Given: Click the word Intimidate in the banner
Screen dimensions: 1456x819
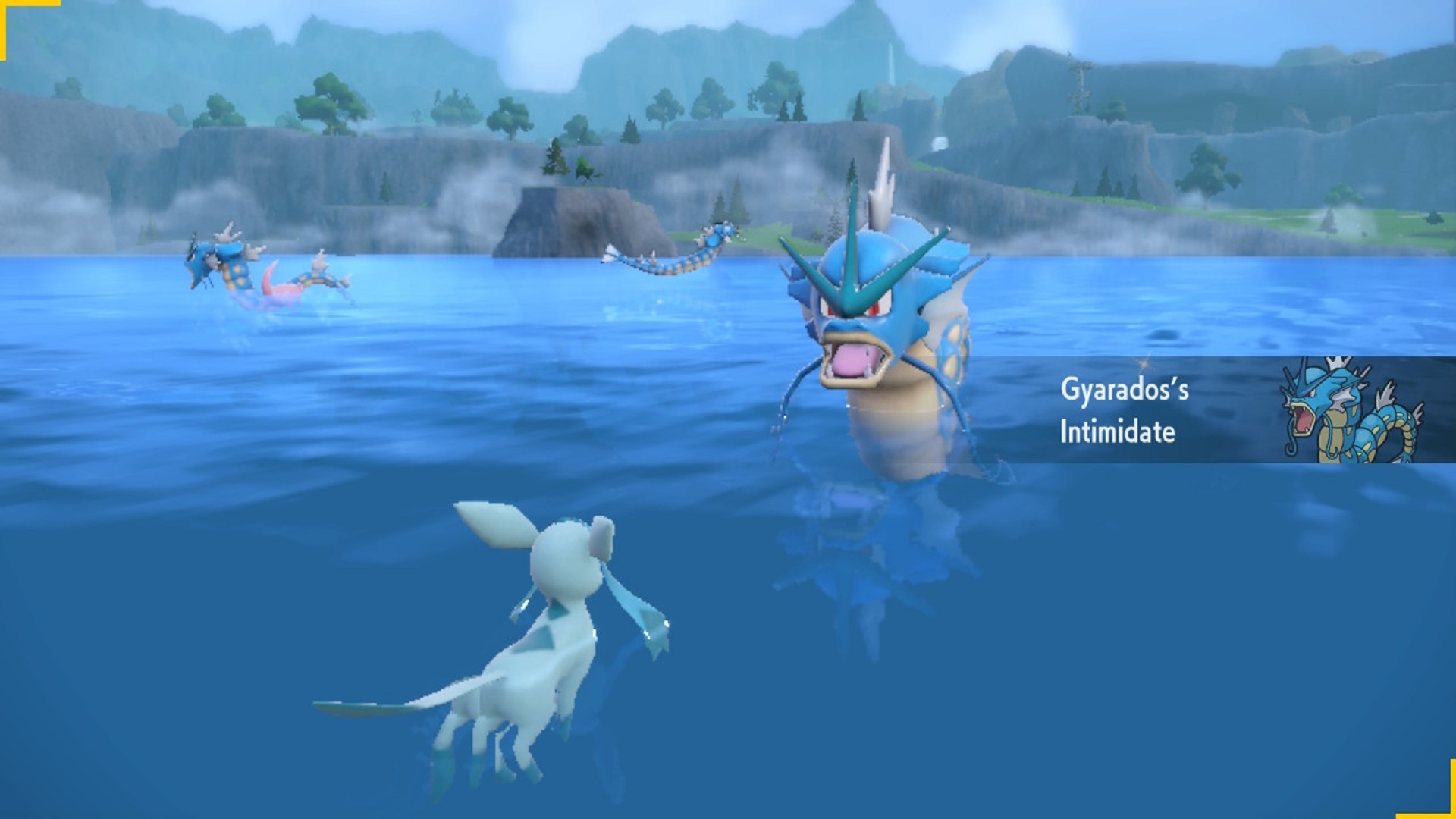Looking at the screenshot, I should [x=1116, y=432].
